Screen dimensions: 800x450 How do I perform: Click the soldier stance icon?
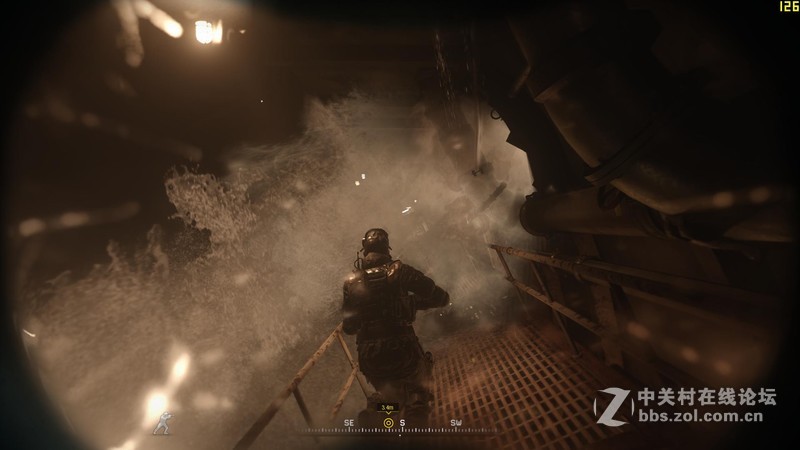click(160, 423)
